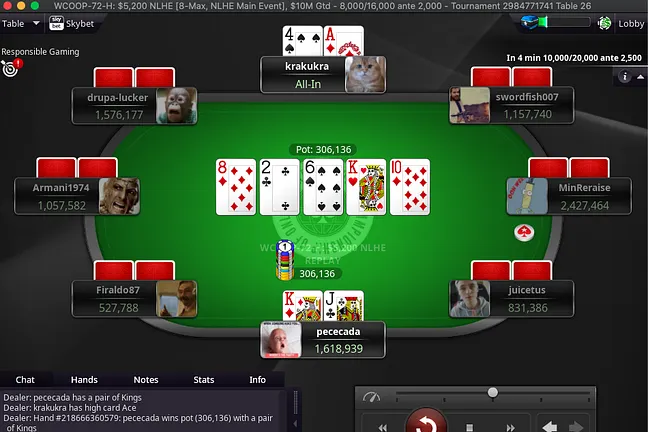This screenshot has width=648, height=432.
Task: Switch to the Hands tab
Action: point(84,380)
